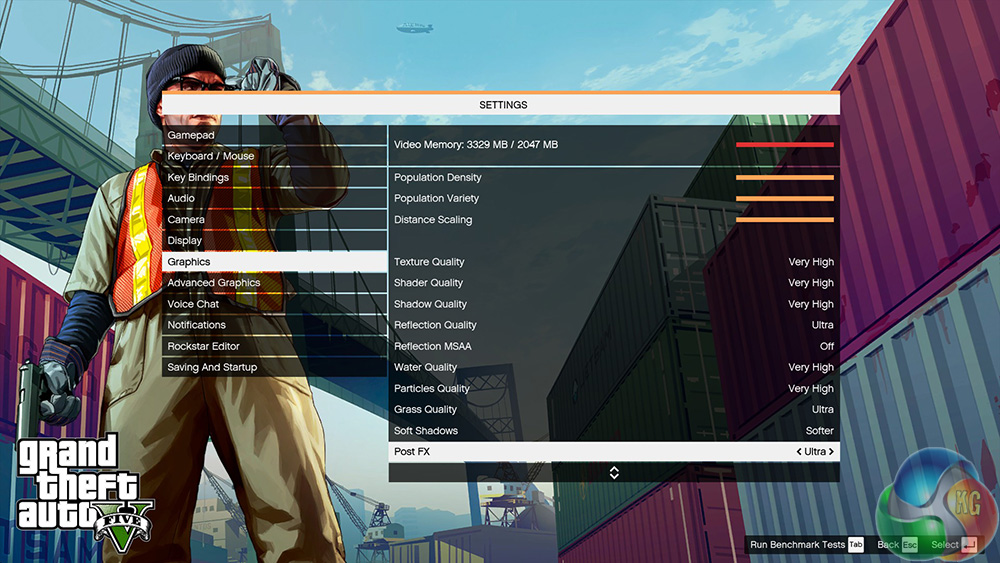Click the left arrow on Post FX

[x=799, y=452]
